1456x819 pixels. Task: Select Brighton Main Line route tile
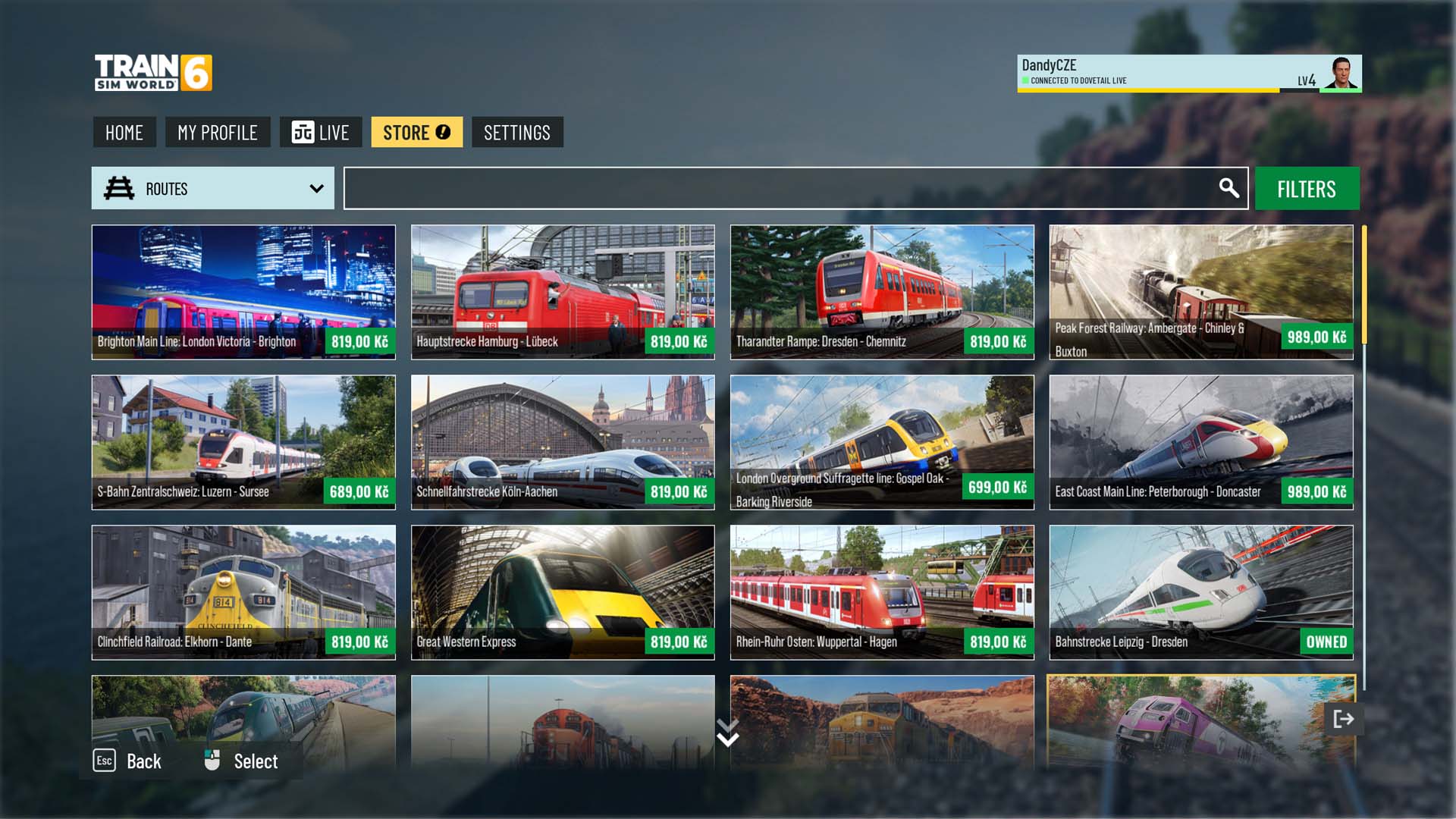[x=243, y=292]
